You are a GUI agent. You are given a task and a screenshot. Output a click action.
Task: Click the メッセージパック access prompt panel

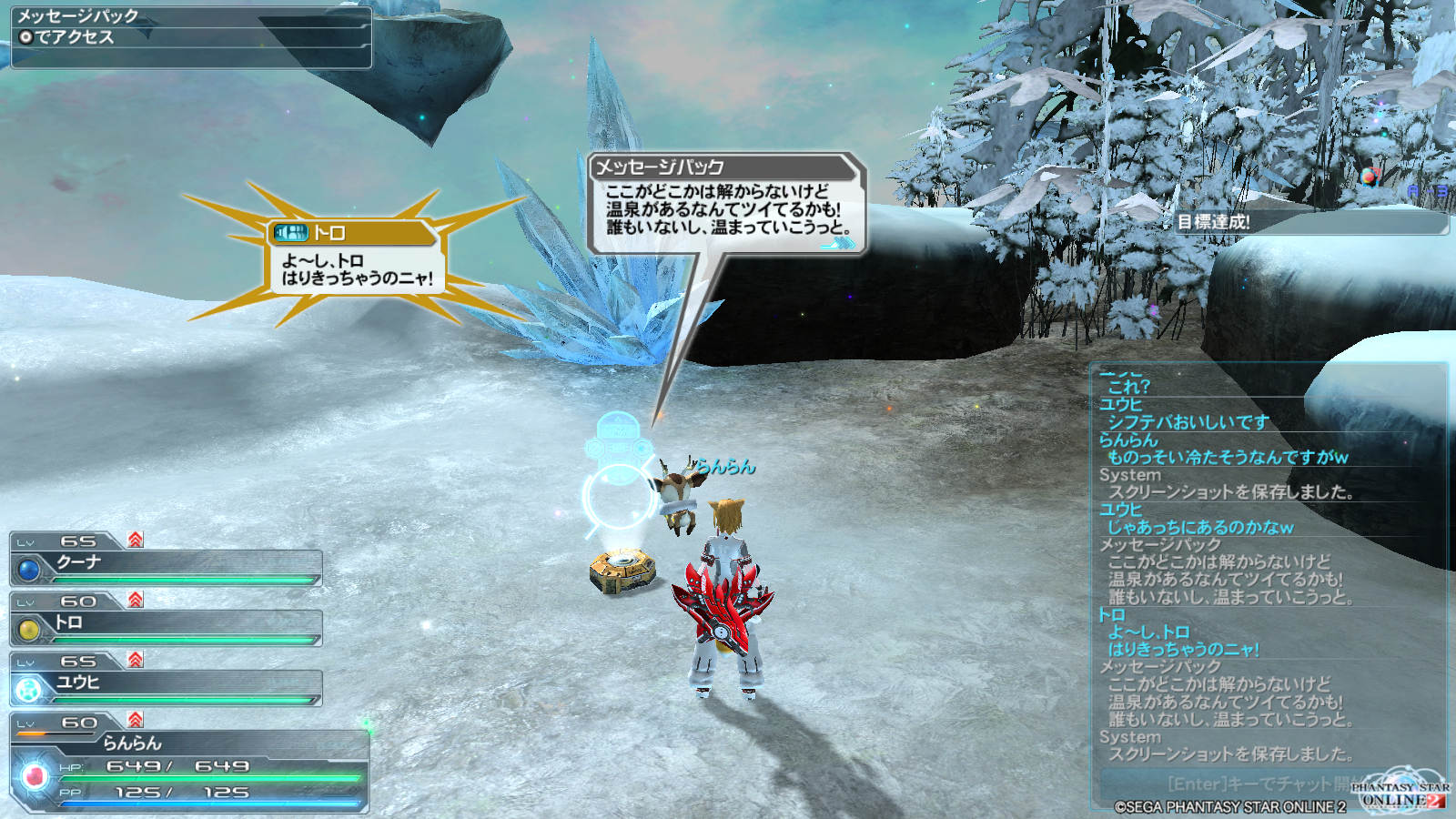point(191,36)
